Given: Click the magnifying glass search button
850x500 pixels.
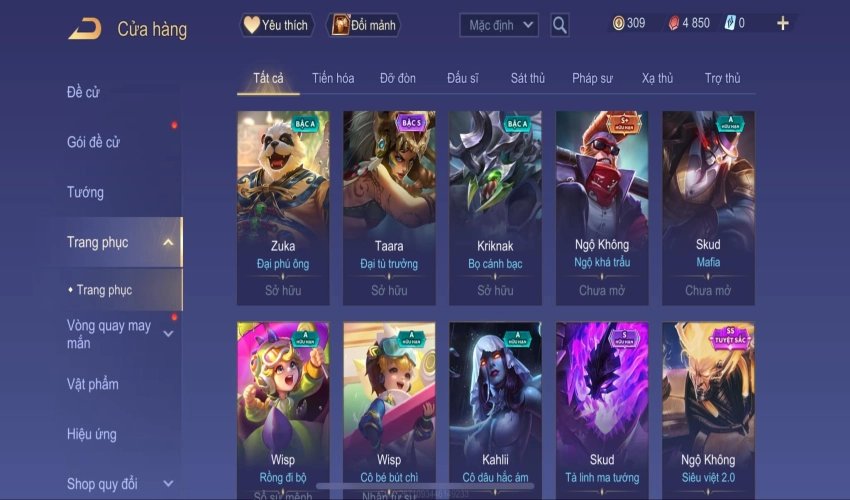Looking at the screenshot, I should pos(560,24).
